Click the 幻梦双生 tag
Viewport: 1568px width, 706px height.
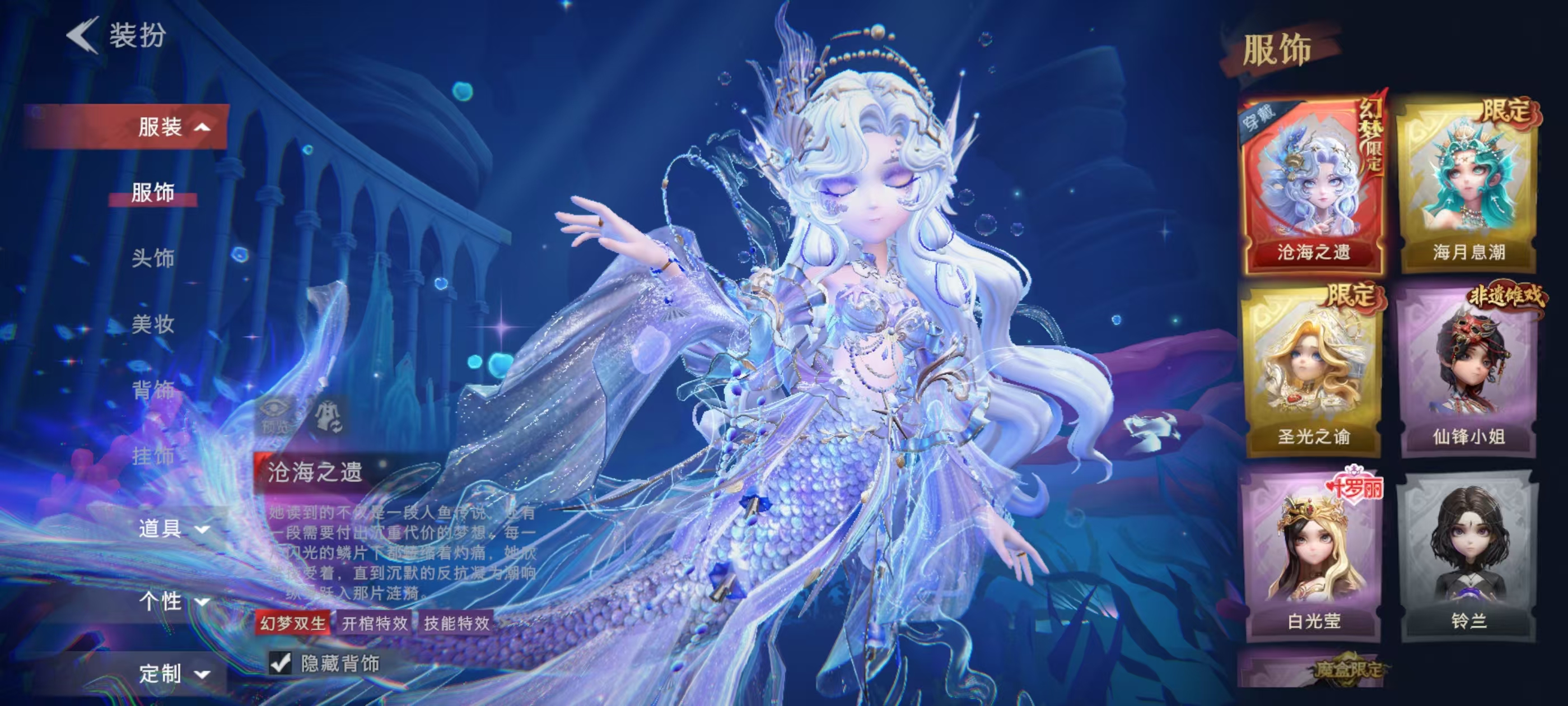293,623
